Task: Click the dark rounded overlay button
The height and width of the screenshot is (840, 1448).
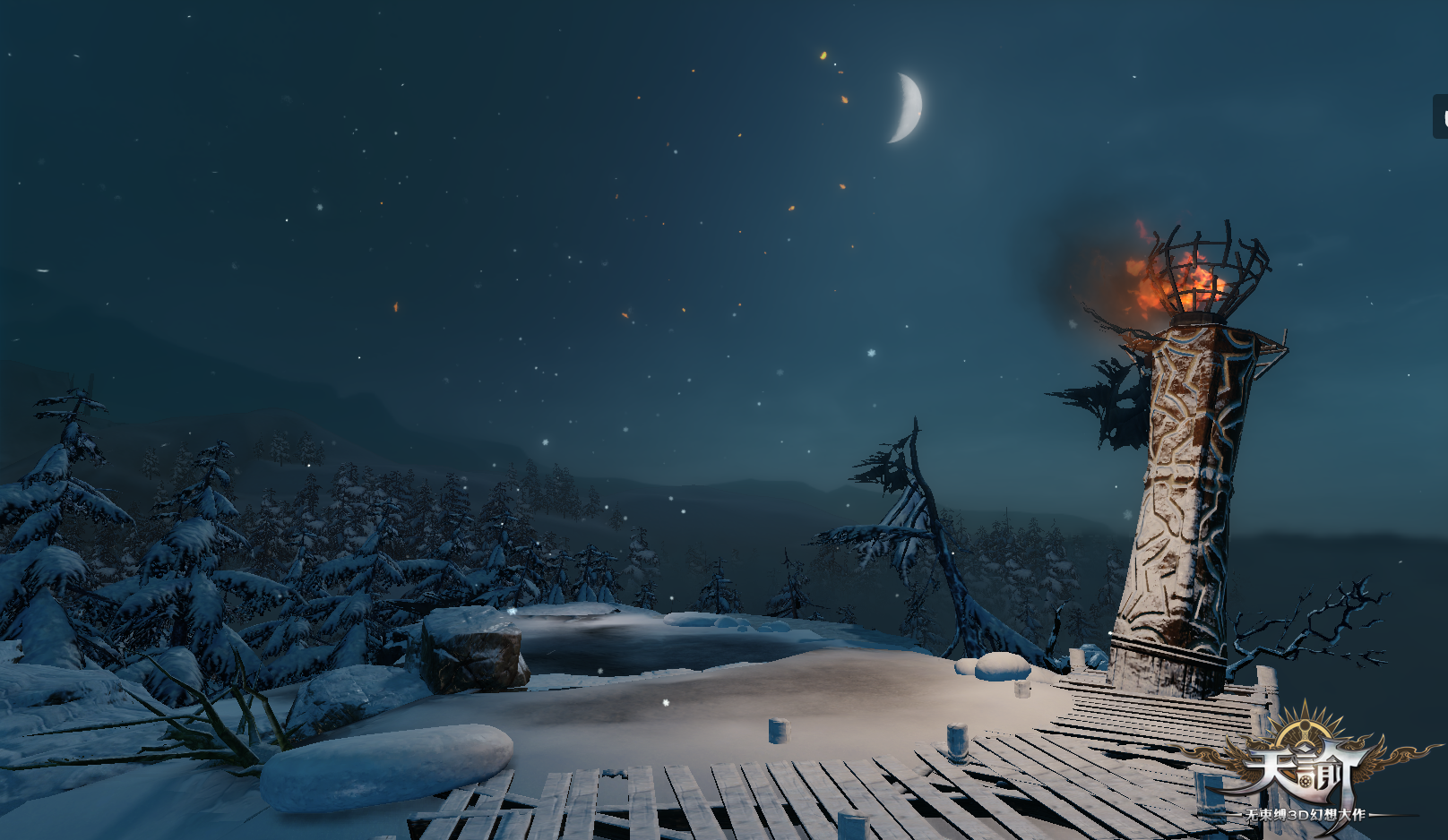Action: click(x=1441, y=116)
